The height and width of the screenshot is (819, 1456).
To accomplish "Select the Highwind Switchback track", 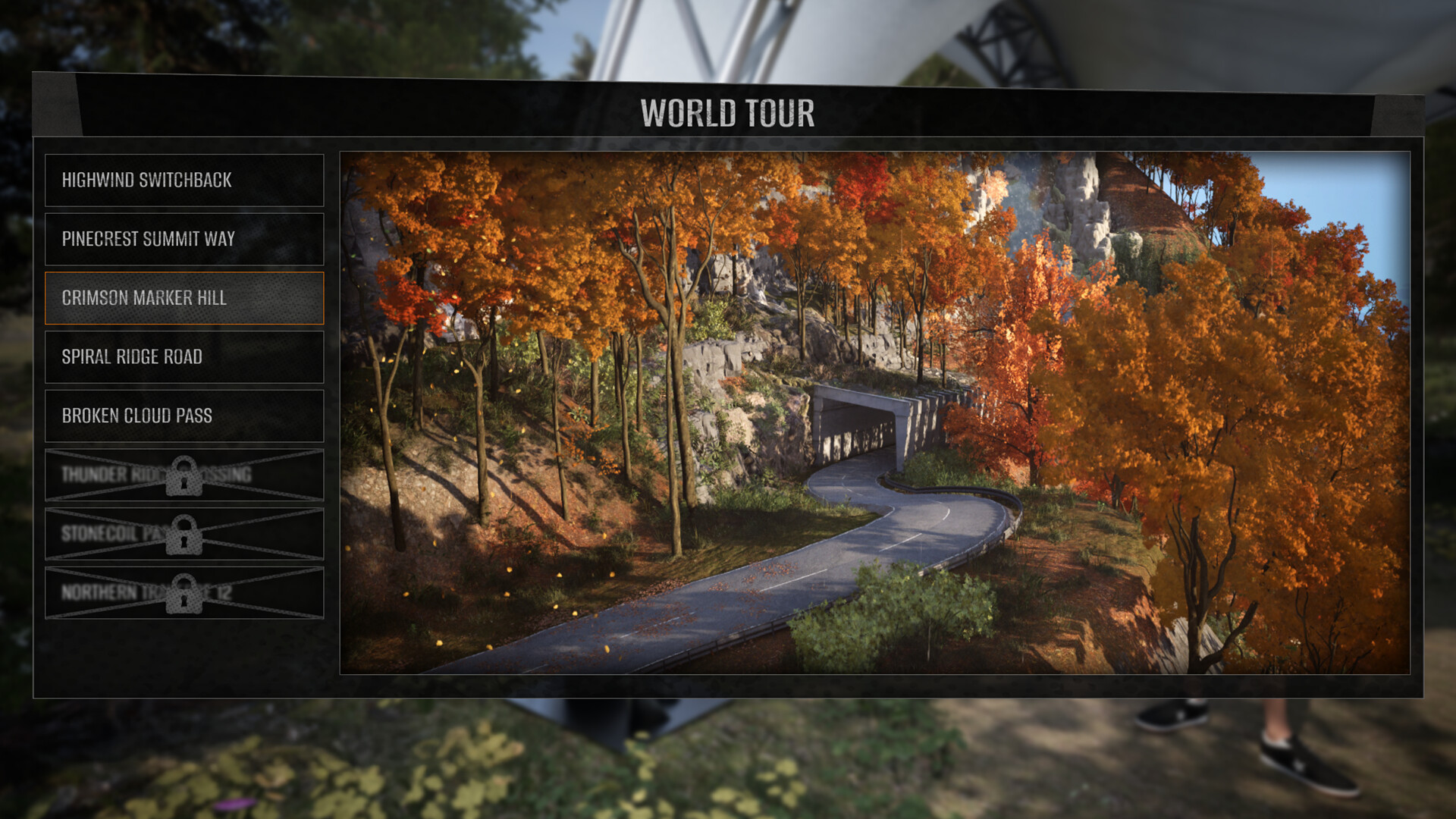I will click(184, 180).
